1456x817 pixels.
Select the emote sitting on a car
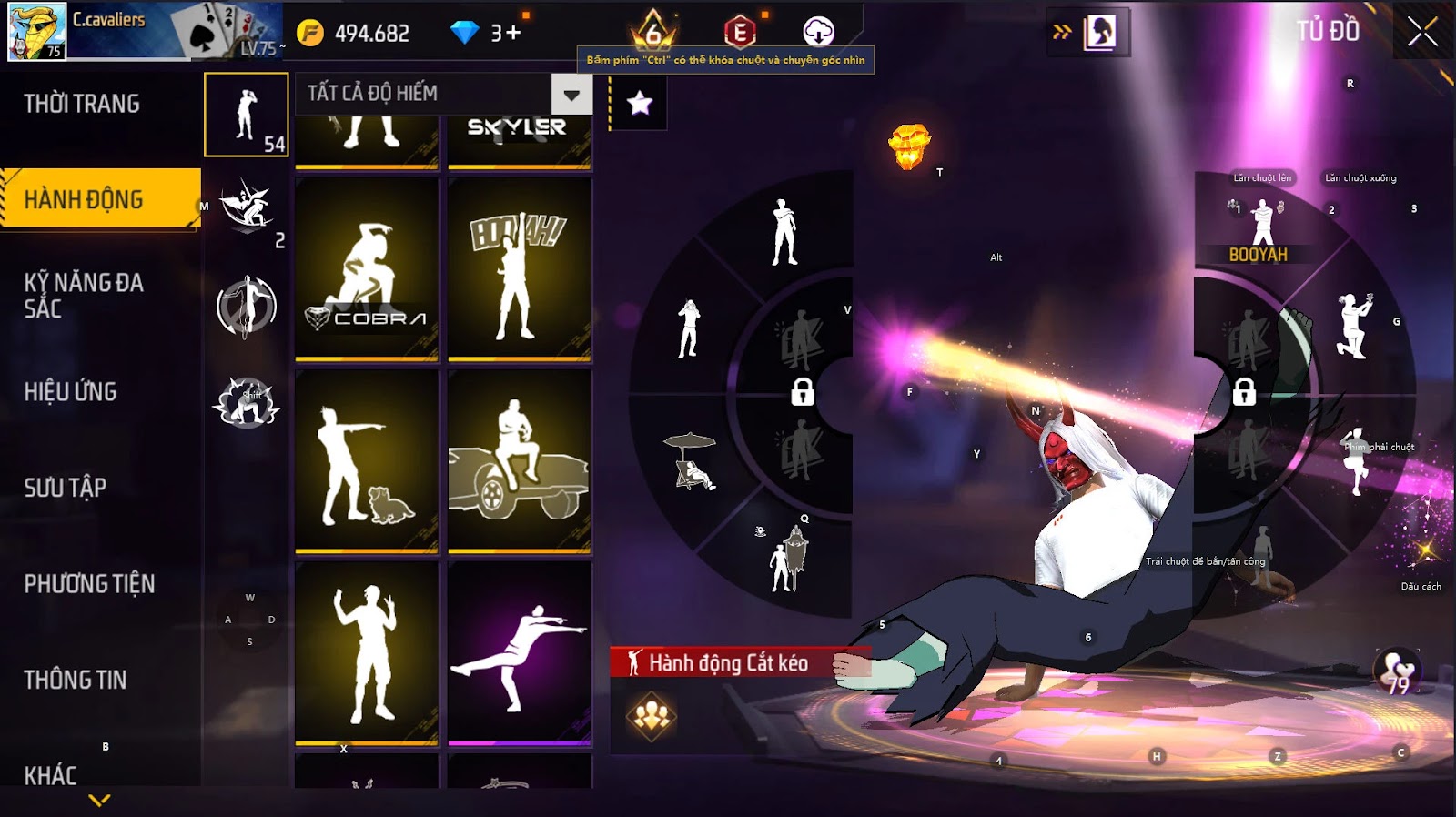pos(520,462)
